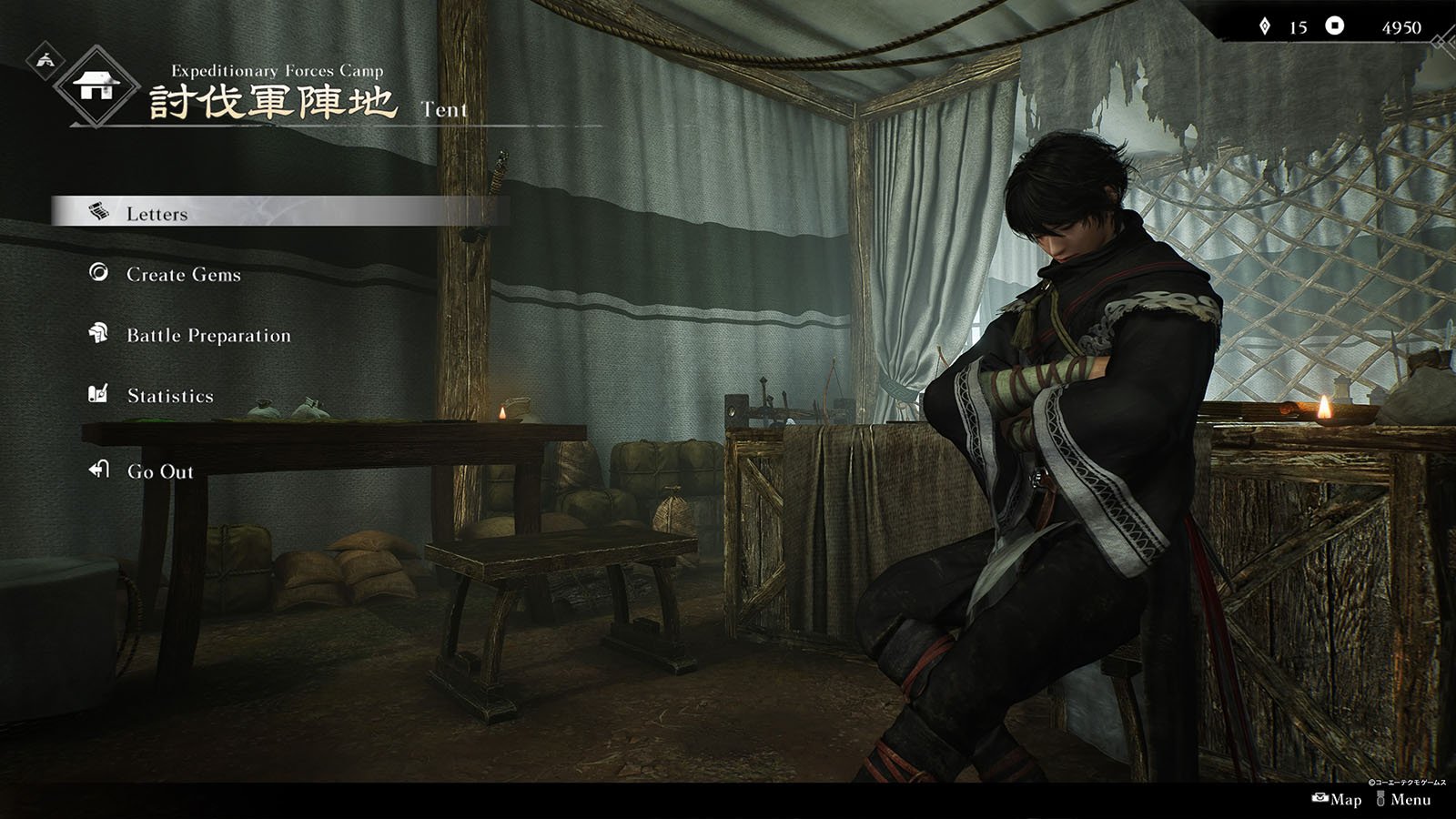Select Create Gems

(x=183, y=275)
